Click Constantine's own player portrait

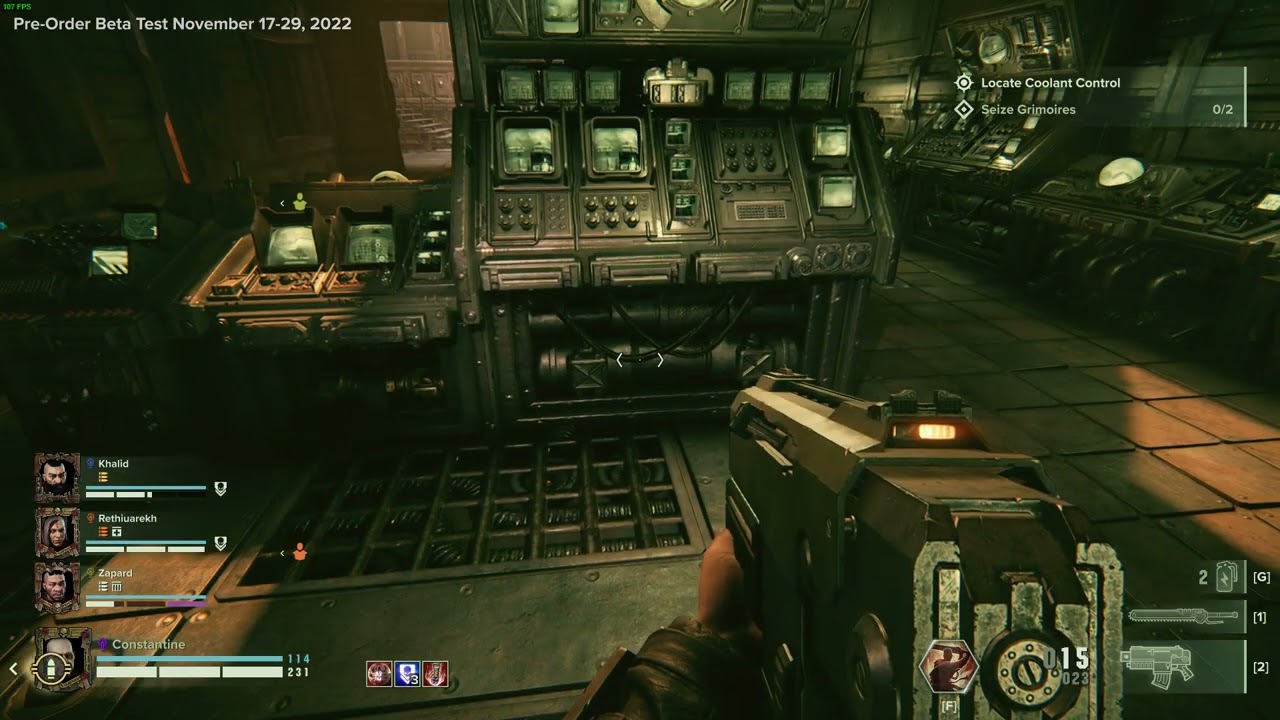click(62, 660)
